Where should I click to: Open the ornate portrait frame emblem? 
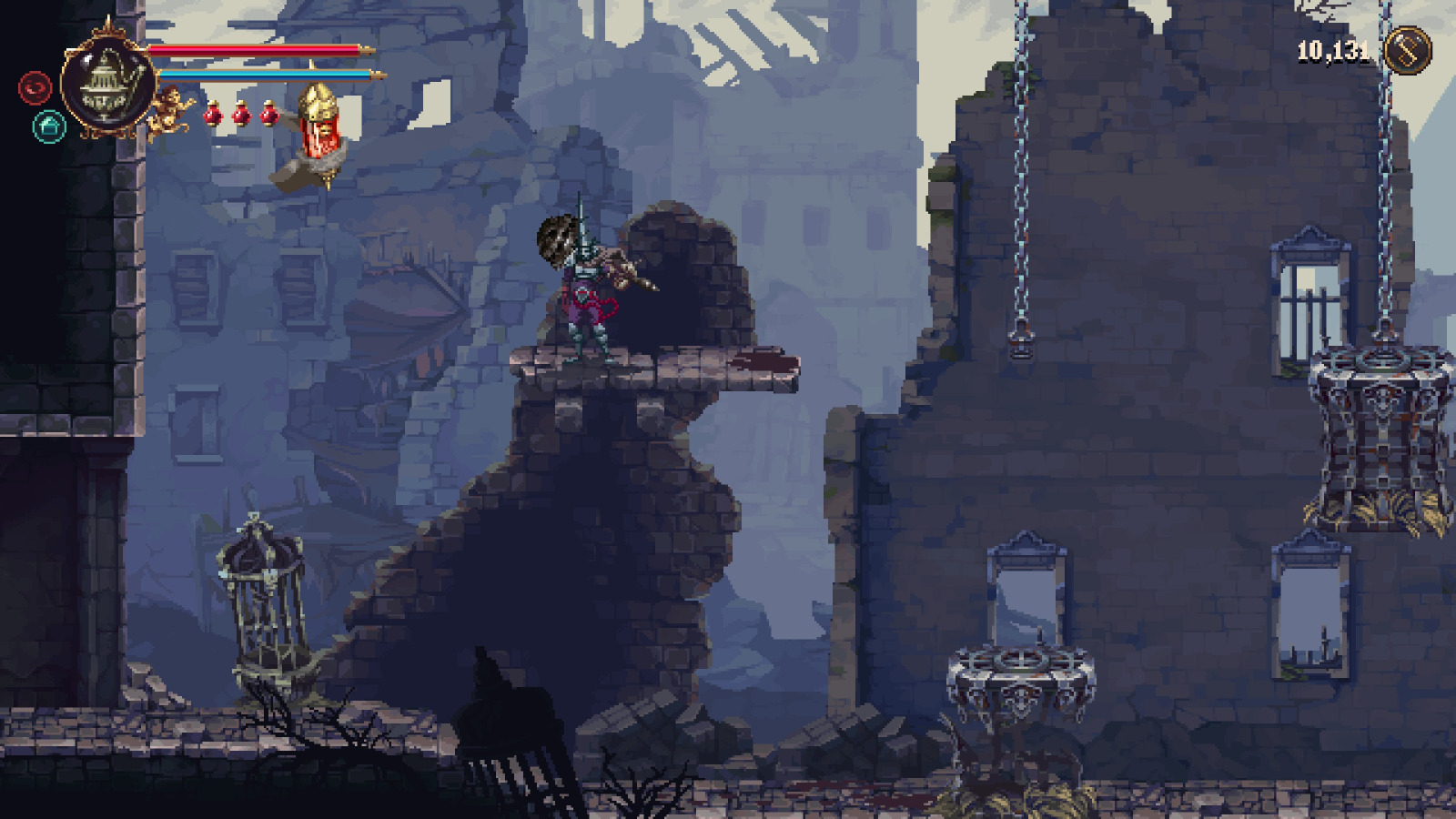coord(106,82)
